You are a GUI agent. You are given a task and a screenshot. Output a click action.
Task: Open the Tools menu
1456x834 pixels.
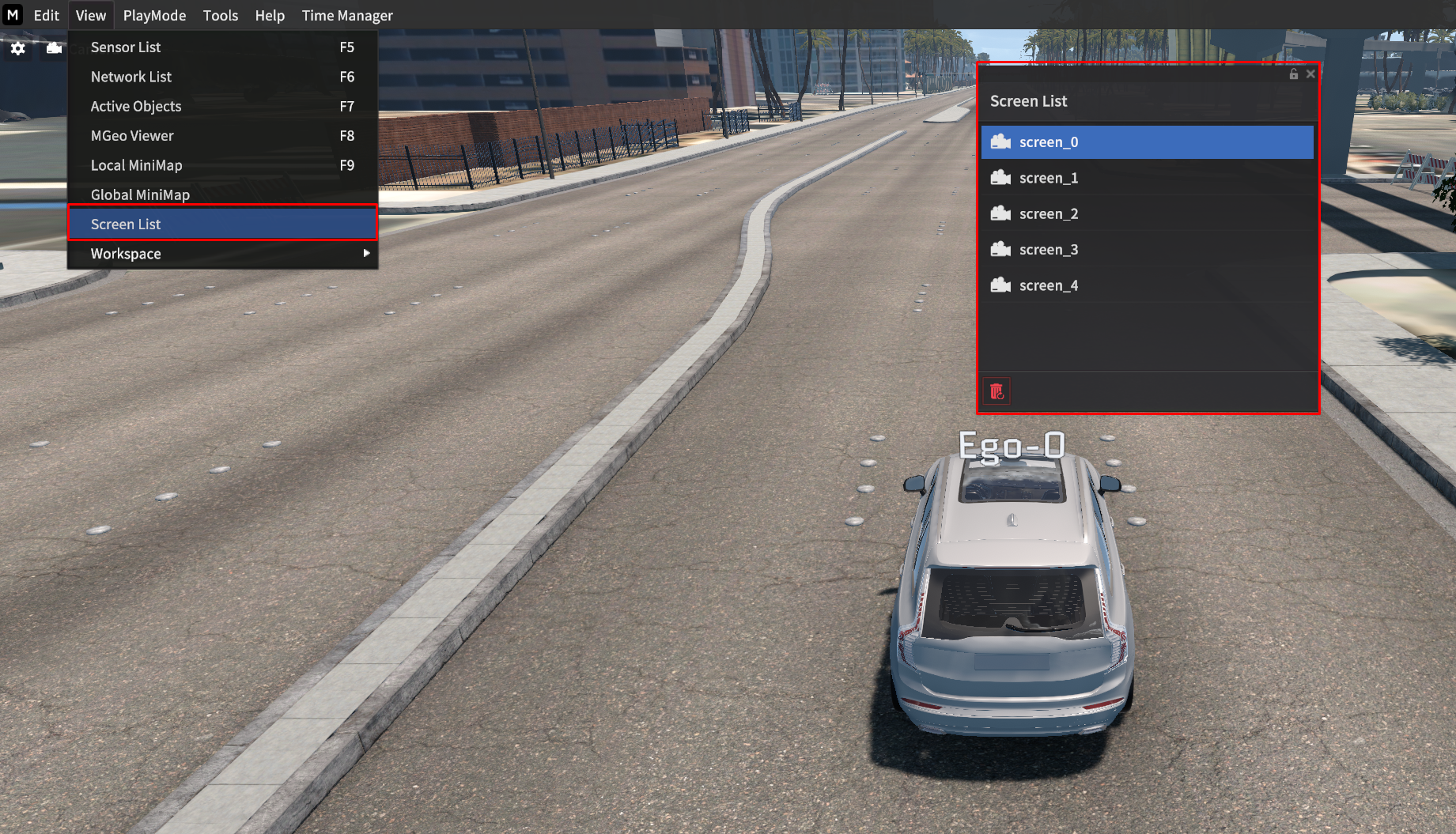(x=220, y=15)
